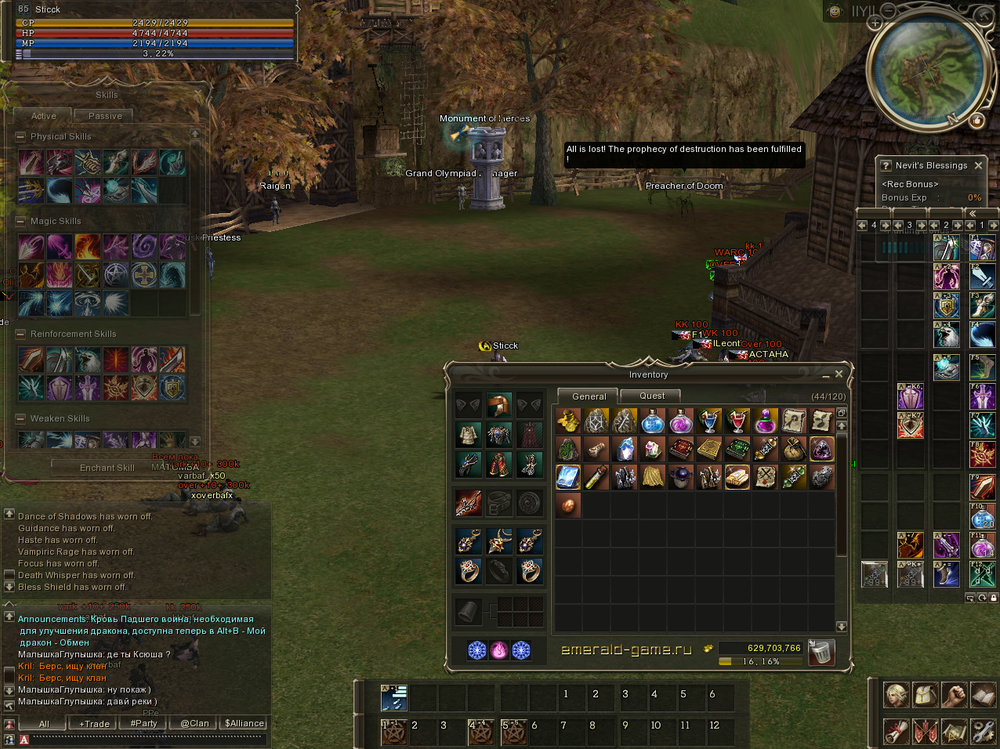
Task: Open the Nevit's Blessings help button
Action: pyautogui.click(x=885, y=165)
